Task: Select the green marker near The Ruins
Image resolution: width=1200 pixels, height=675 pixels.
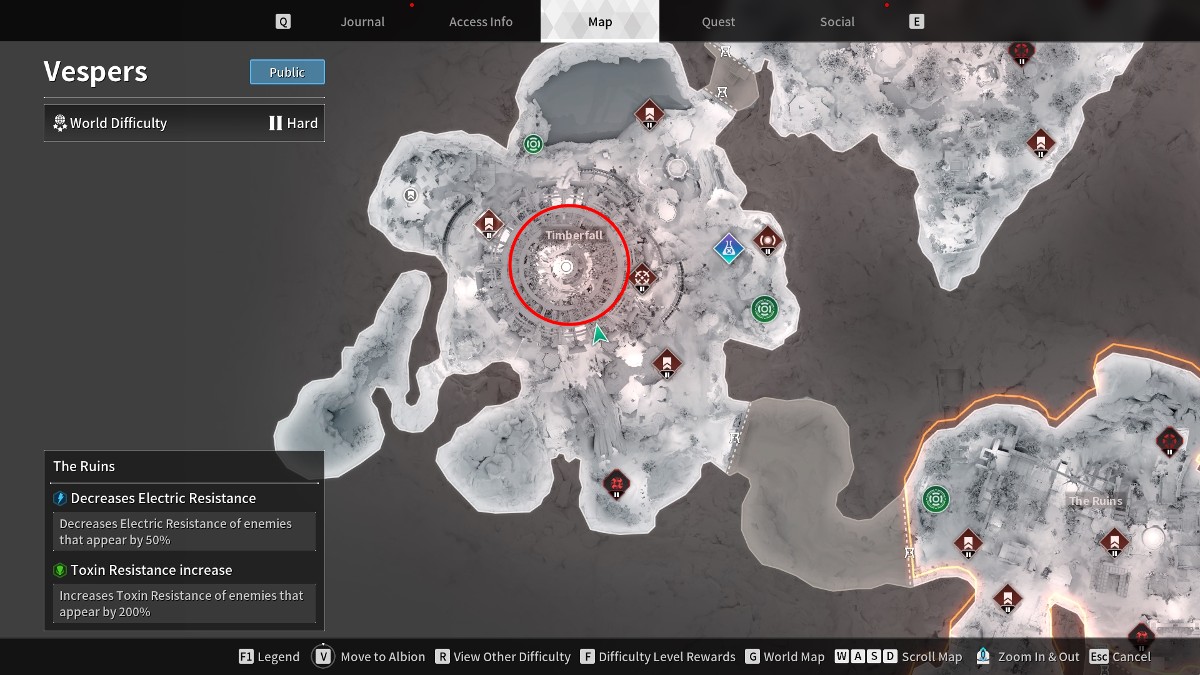Action: pos(936,498)
